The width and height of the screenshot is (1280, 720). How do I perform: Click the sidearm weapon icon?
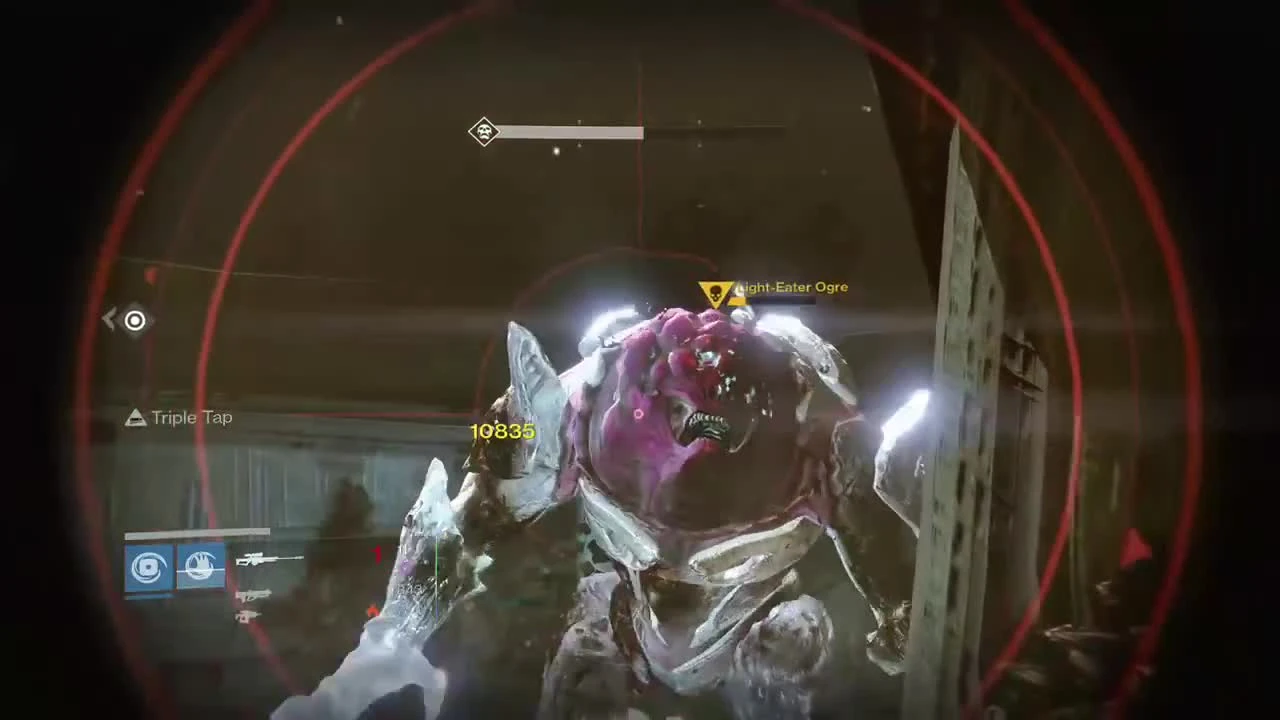[x=253, y=595]
